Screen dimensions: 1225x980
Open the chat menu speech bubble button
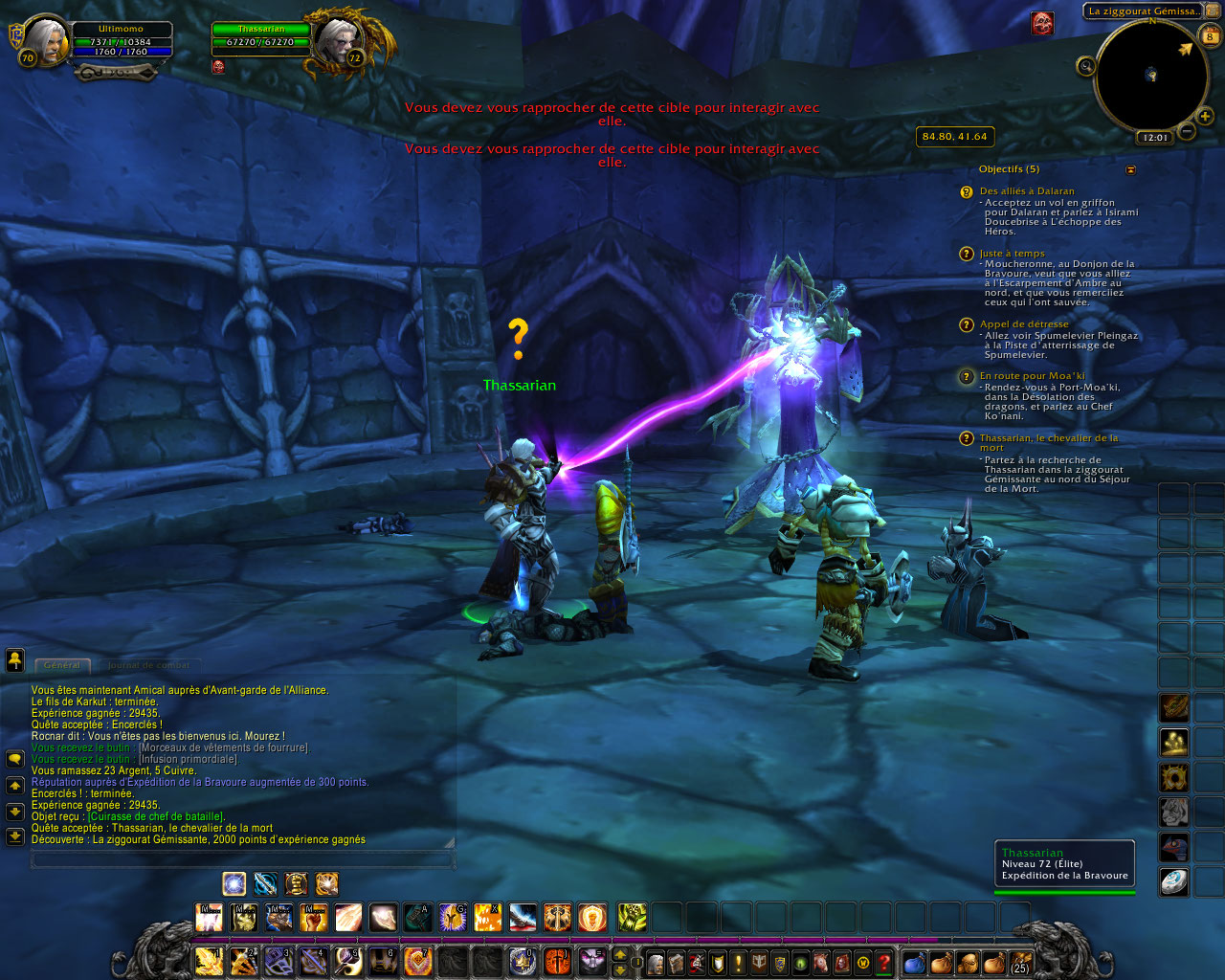click(14, 759)
